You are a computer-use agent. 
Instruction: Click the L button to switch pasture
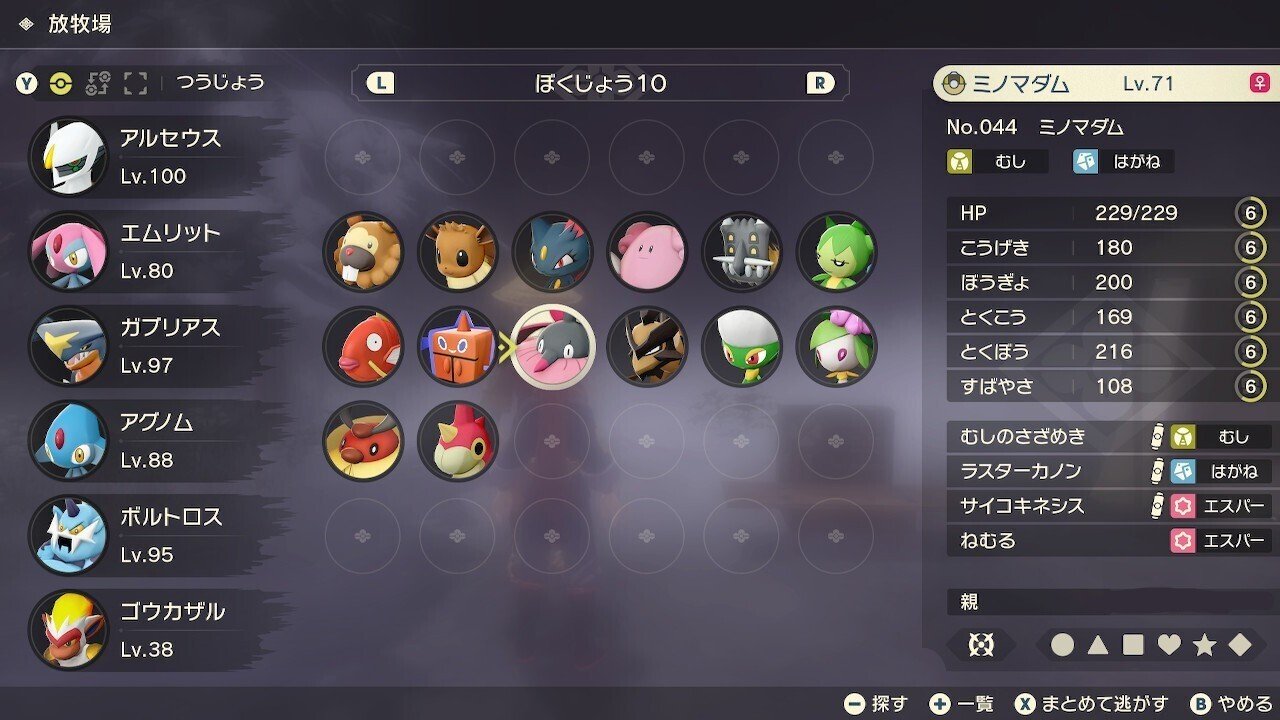(383, 83)
